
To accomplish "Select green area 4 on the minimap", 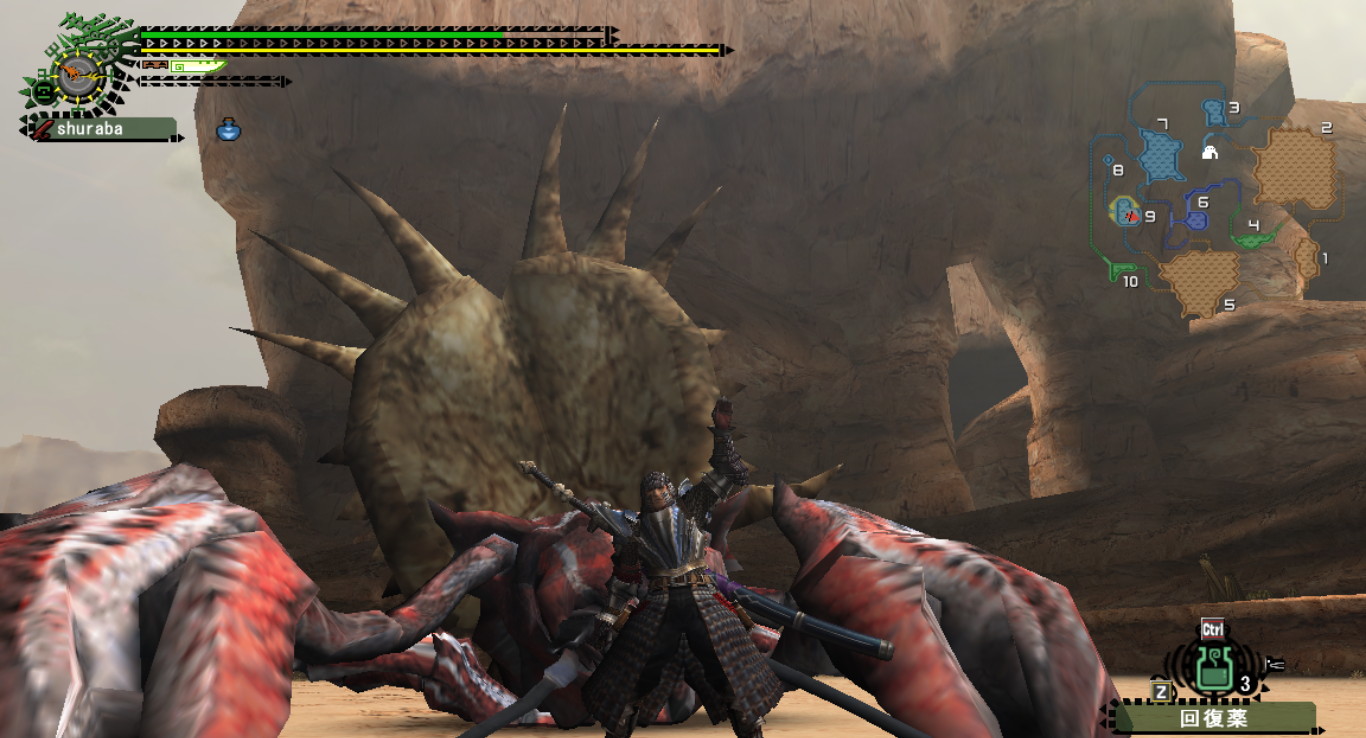I will coord(1254,236).
